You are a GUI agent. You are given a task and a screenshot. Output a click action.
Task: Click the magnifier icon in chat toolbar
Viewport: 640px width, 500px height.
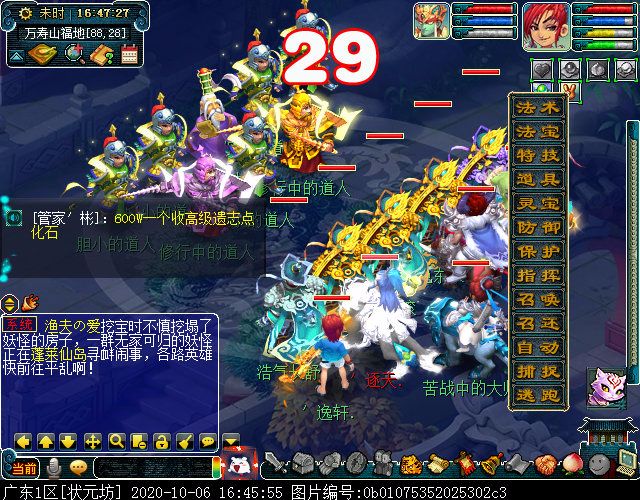117,440
